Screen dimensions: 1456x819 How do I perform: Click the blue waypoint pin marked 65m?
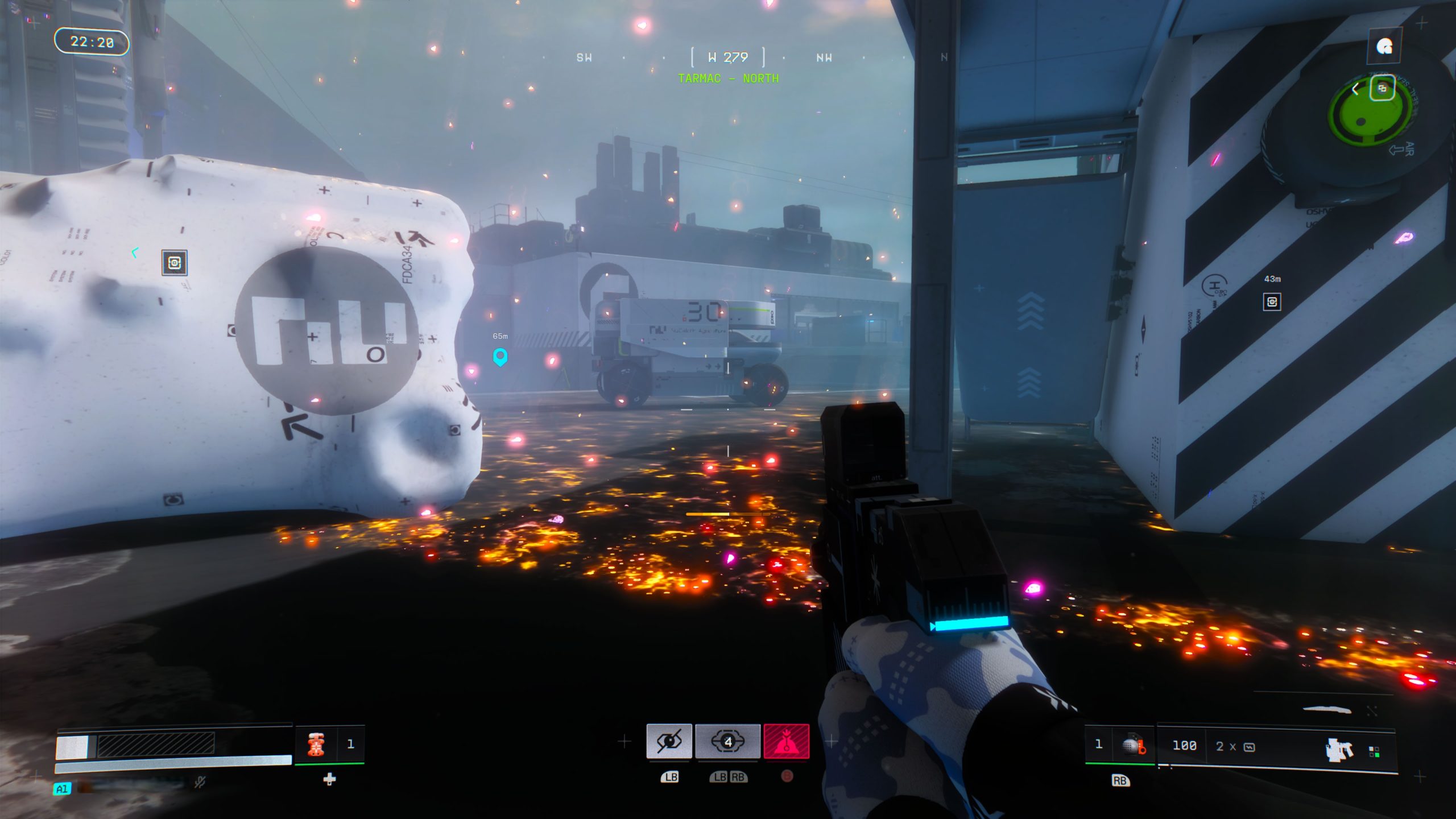click(x=500, y=357)
